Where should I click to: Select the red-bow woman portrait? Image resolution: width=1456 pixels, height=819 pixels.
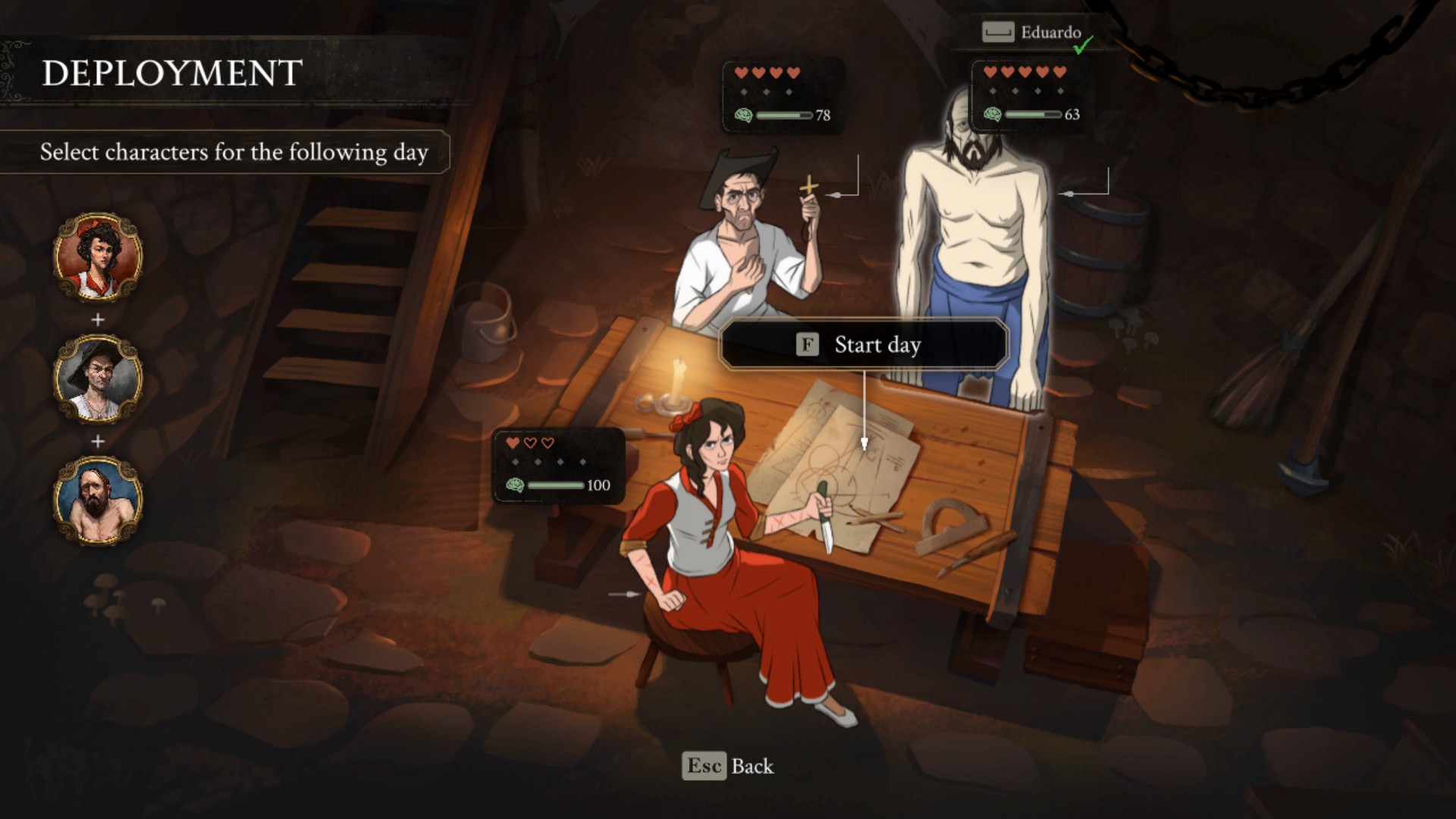click(98, 257)
